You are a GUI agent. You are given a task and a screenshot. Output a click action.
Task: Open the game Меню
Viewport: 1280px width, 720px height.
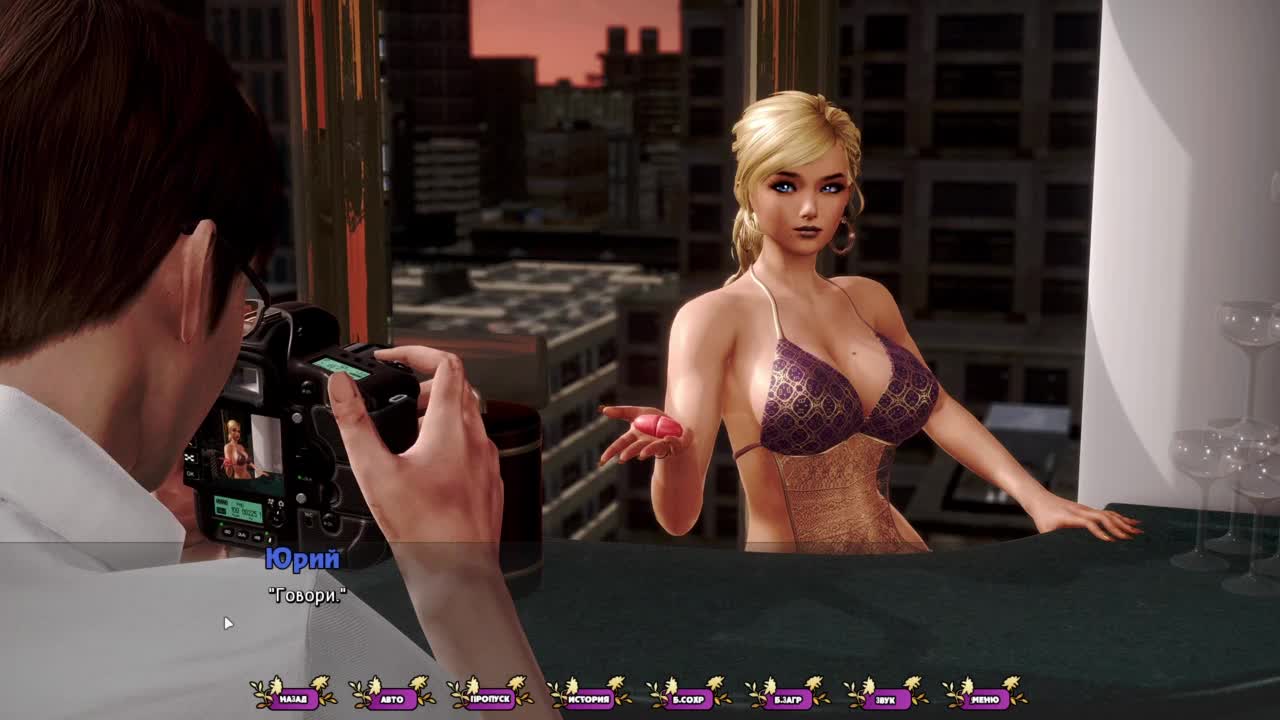coord(985,699)
